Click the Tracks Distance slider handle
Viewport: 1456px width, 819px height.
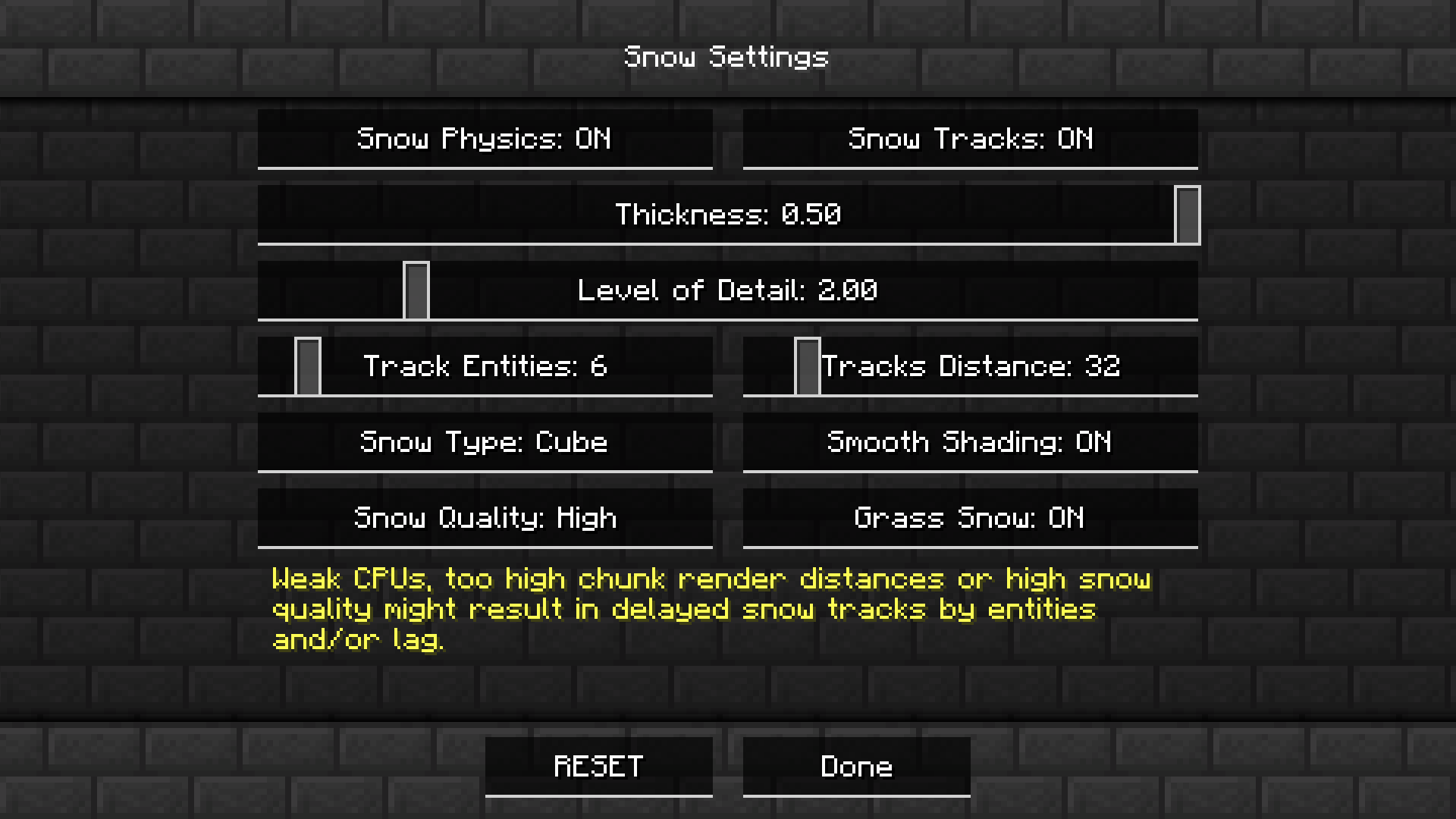pos(808,366)
